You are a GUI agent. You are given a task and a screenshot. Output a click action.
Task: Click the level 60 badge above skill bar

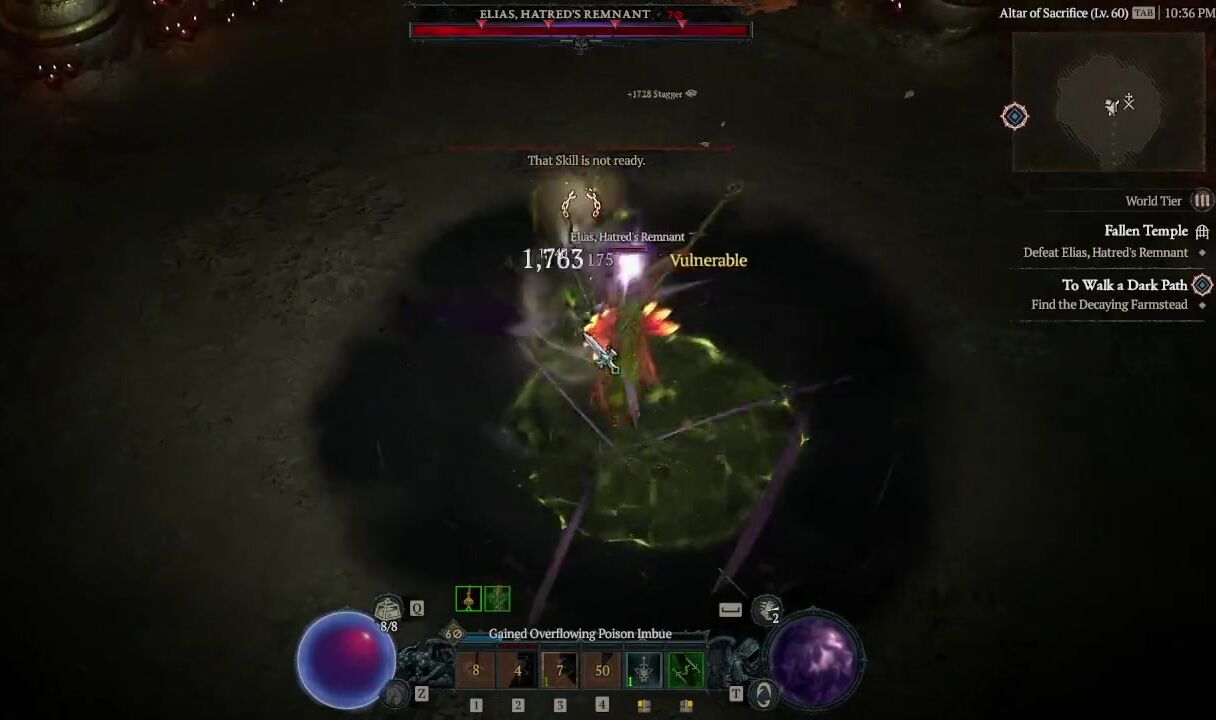[453, 633]
